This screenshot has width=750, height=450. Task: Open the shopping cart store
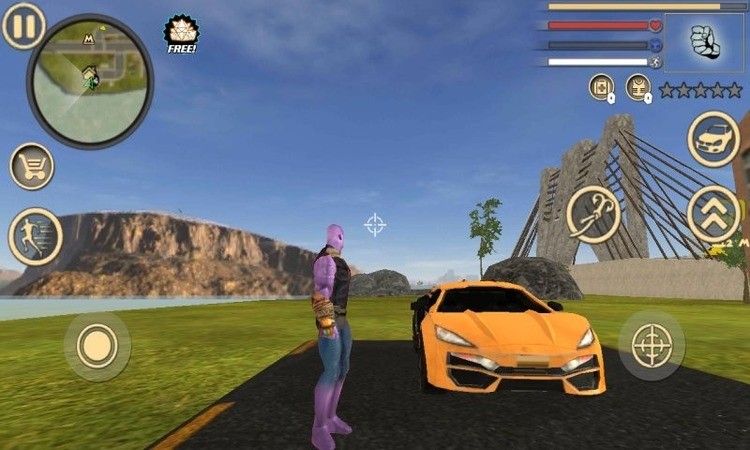[32, 166]
